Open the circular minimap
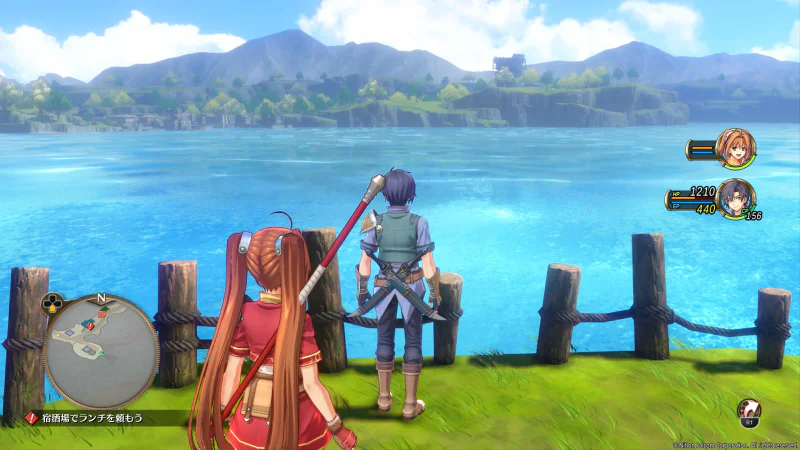This screenshot has width=800, height=450. [x=100, y=351]
